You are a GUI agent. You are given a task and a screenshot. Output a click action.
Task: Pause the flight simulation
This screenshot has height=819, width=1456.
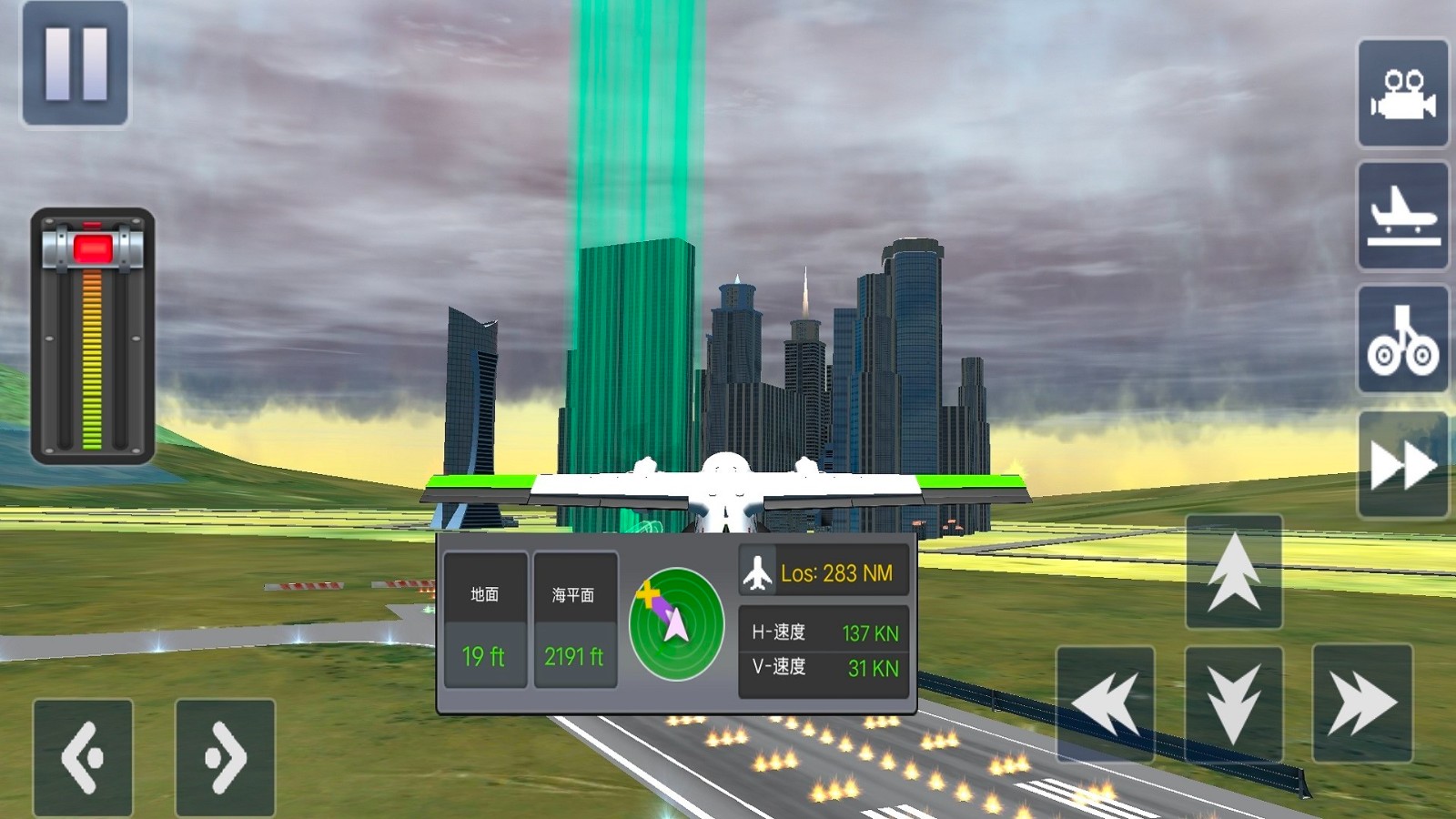coord(75,64)
